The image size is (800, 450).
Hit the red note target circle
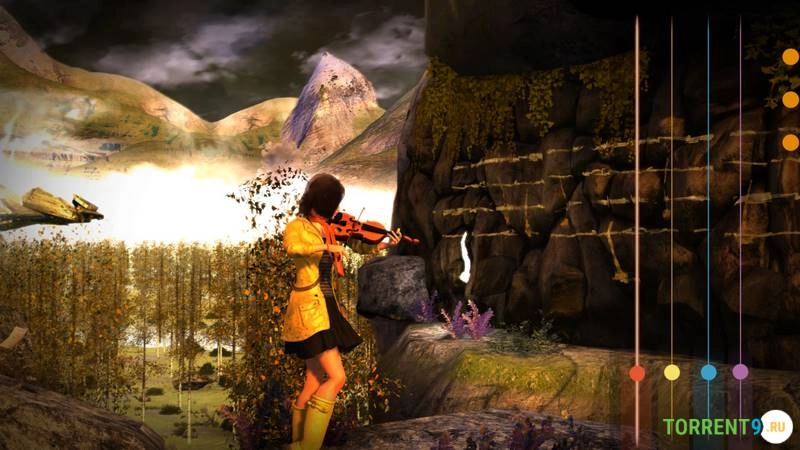(637, 373)
